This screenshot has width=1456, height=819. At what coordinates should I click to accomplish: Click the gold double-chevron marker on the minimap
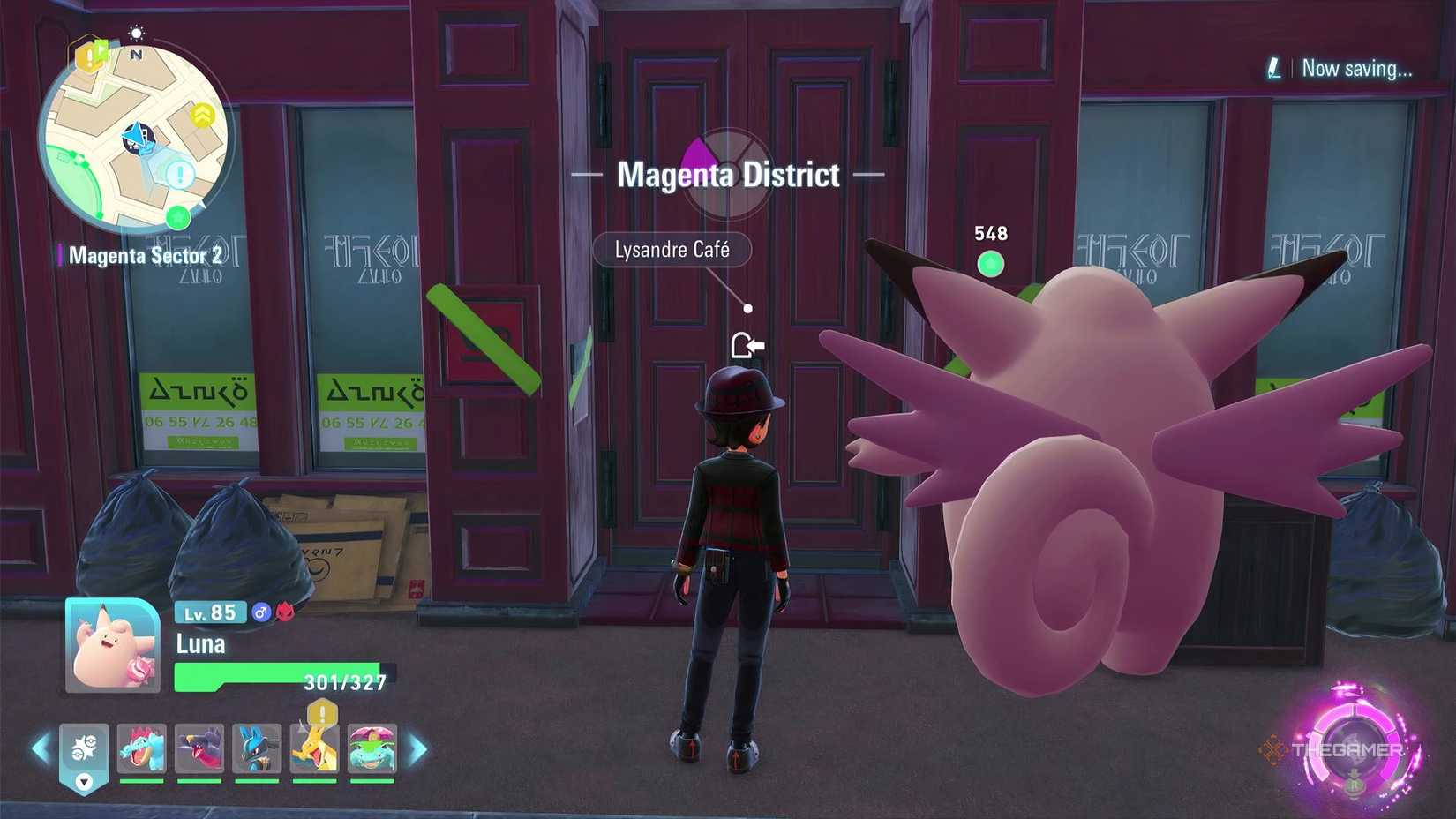click(203, 114)
